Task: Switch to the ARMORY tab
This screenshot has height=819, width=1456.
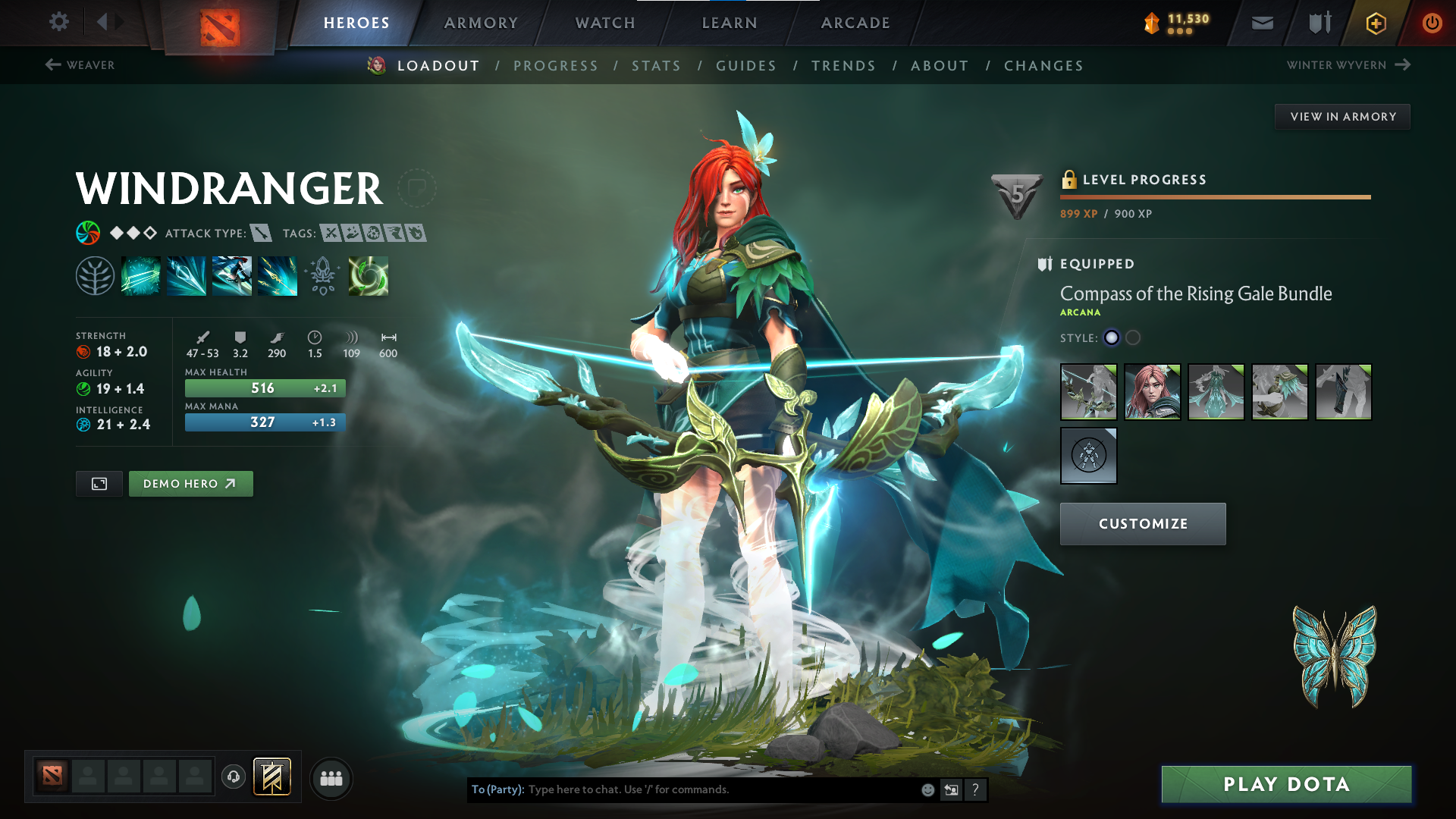Action: 480,23
